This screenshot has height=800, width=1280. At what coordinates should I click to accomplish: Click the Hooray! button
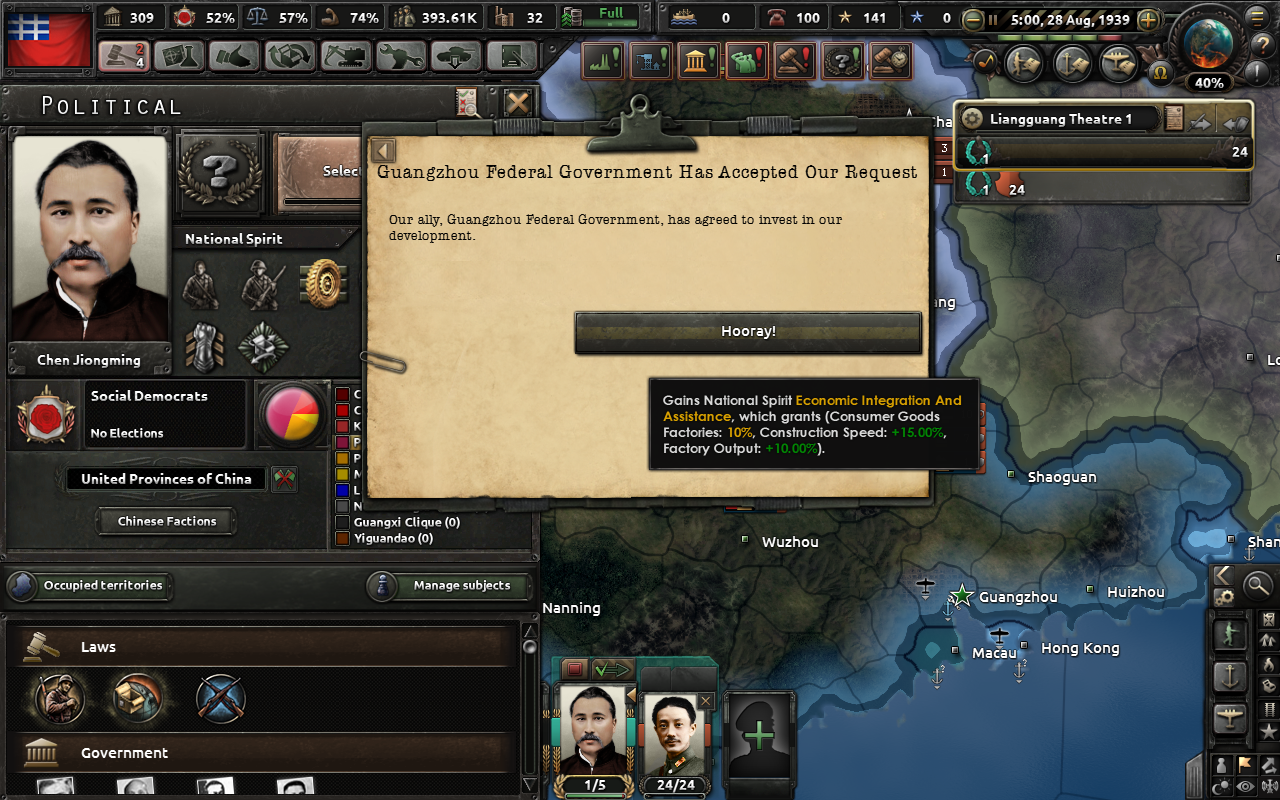point(748,332)
